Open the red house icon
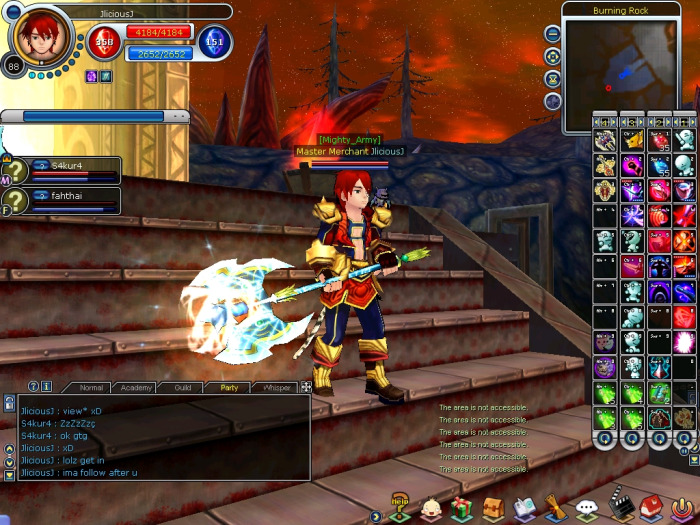This screenshot has width=700, height=525. tap(651, 508)
